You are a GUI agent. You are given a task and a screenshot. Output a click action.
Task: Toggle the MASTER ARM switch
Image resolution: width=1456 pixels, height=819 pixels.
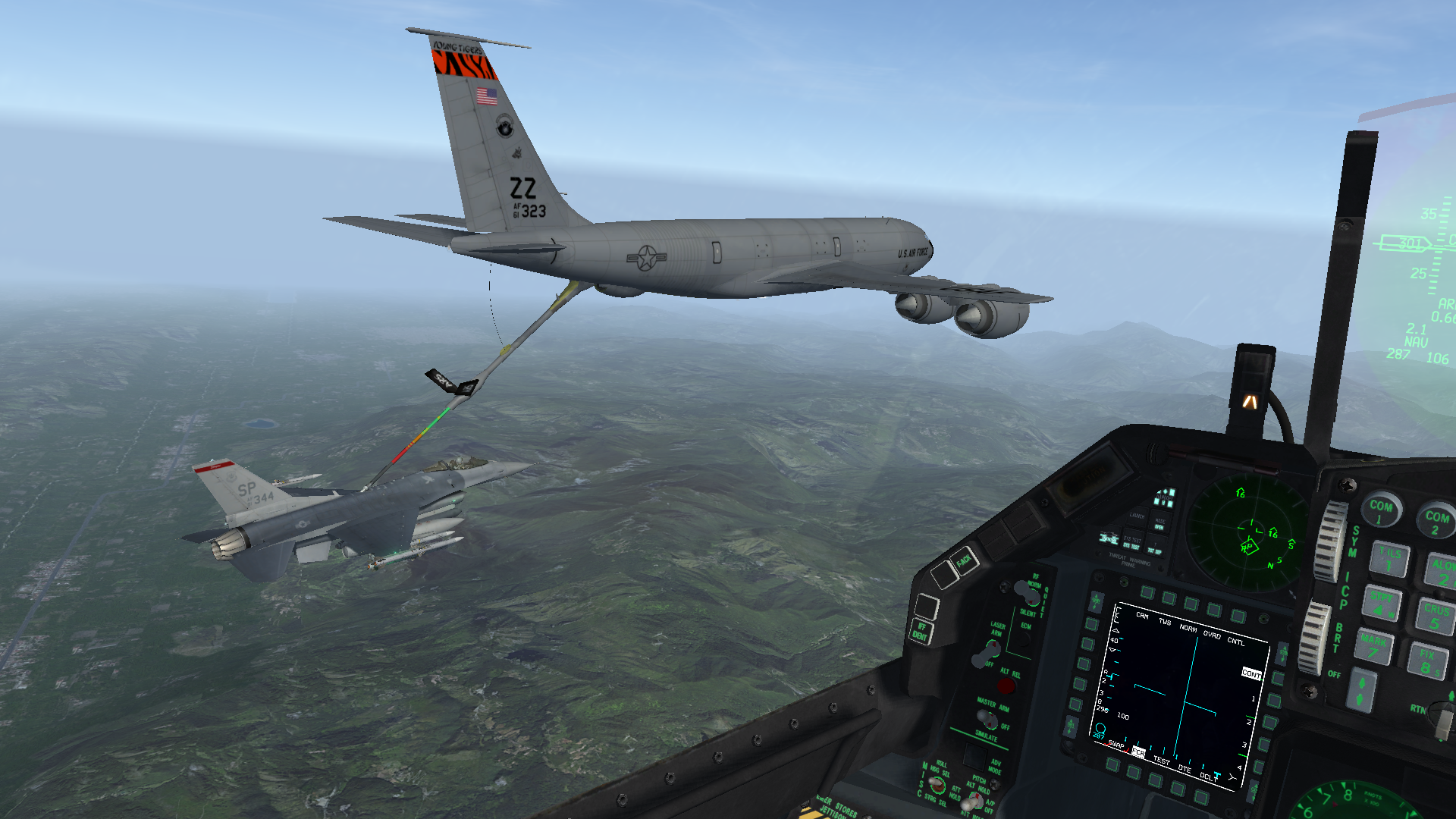[x=988, y=717]
